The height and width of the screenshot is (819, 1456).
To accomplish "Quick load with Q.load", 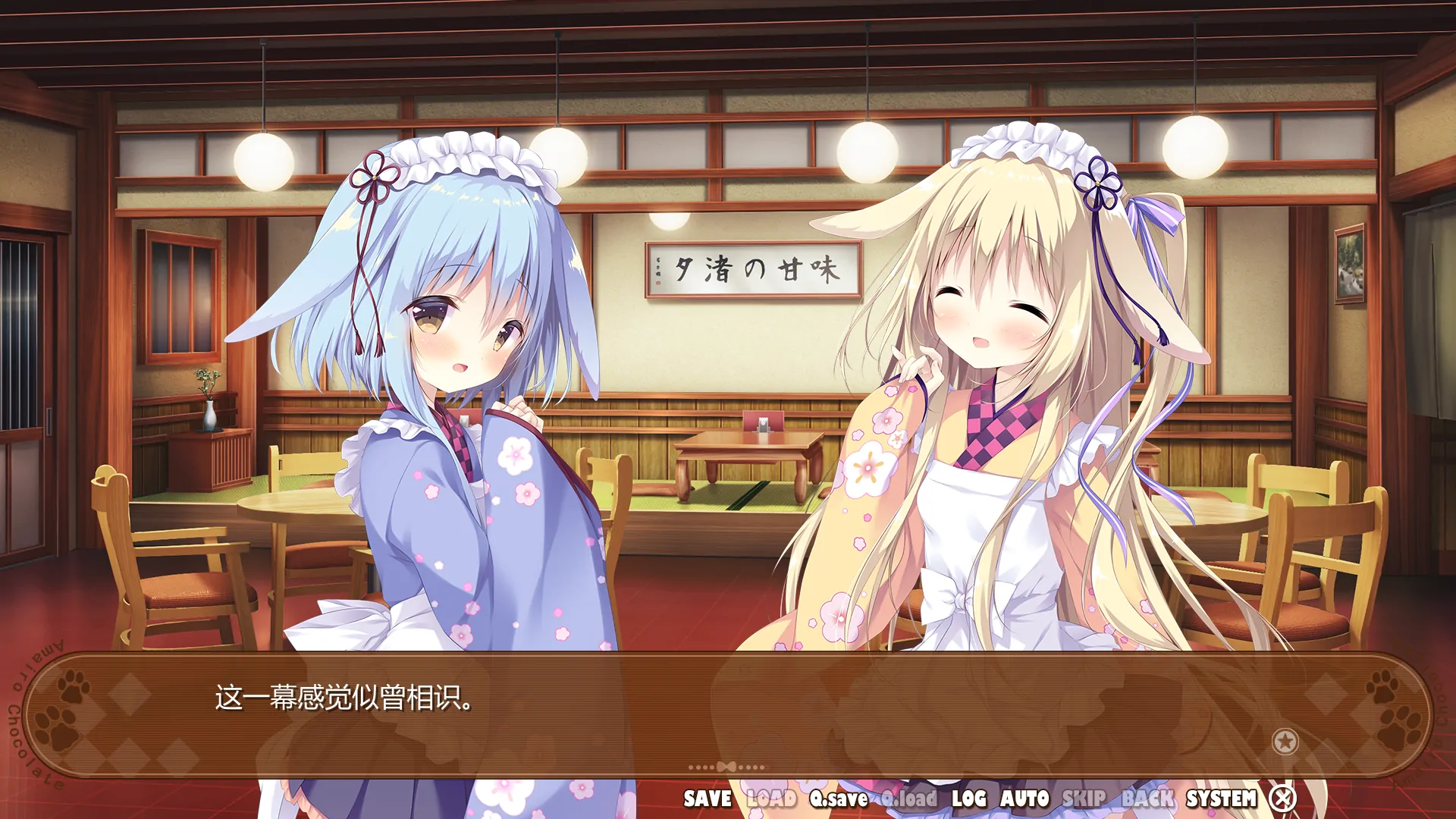I will coord(909,799).
